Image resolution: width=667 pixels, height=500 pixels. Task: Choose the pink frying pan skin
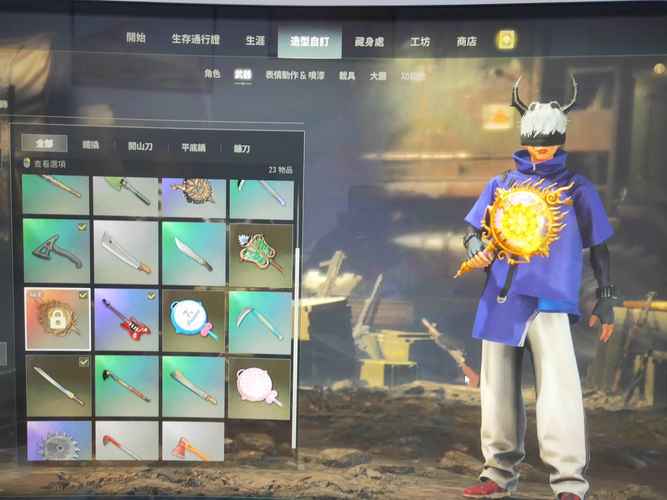point(259,387)
